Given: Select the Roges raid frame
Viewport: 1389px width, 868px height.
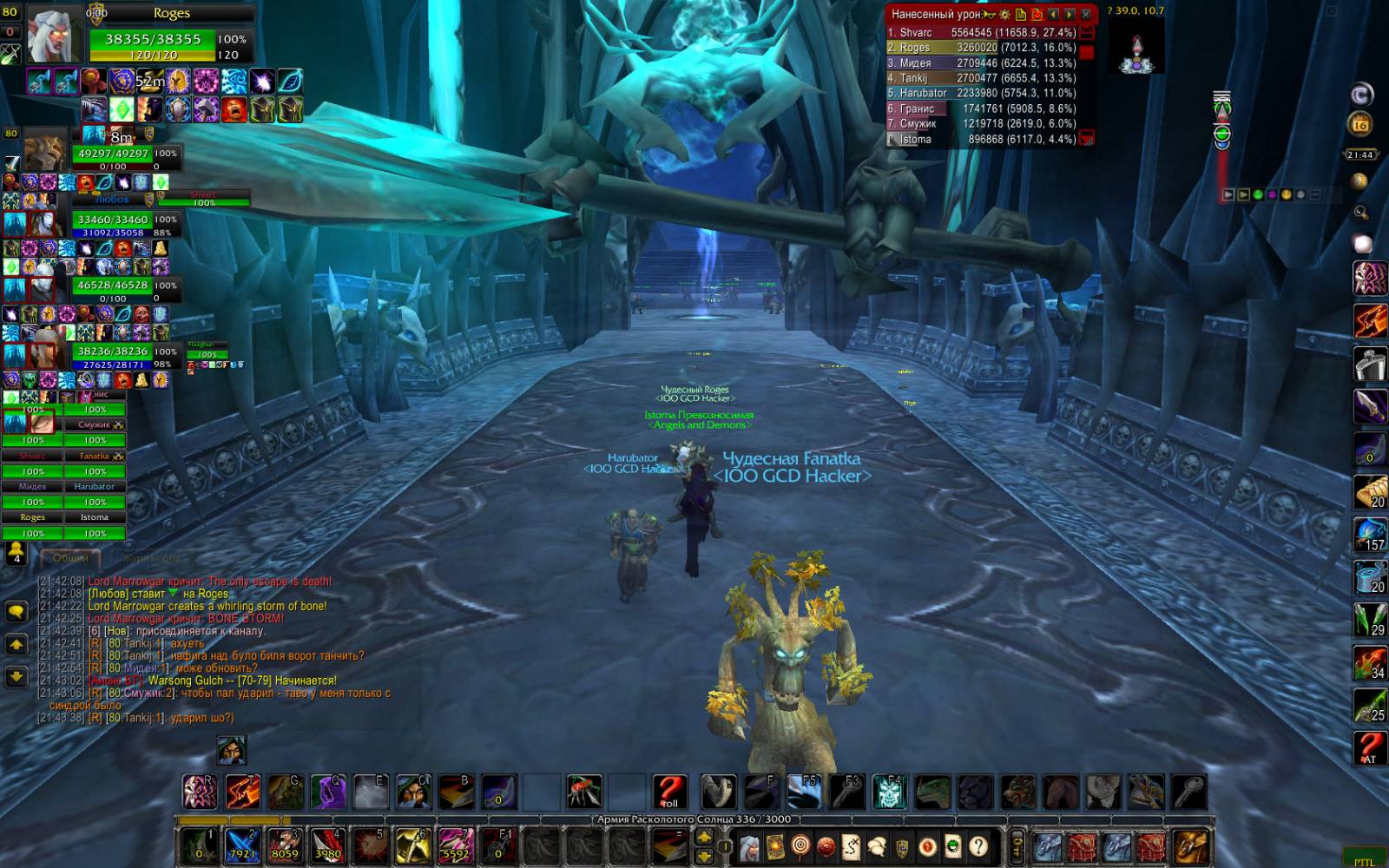Looking at the screenshot, I should pos(32,525).
